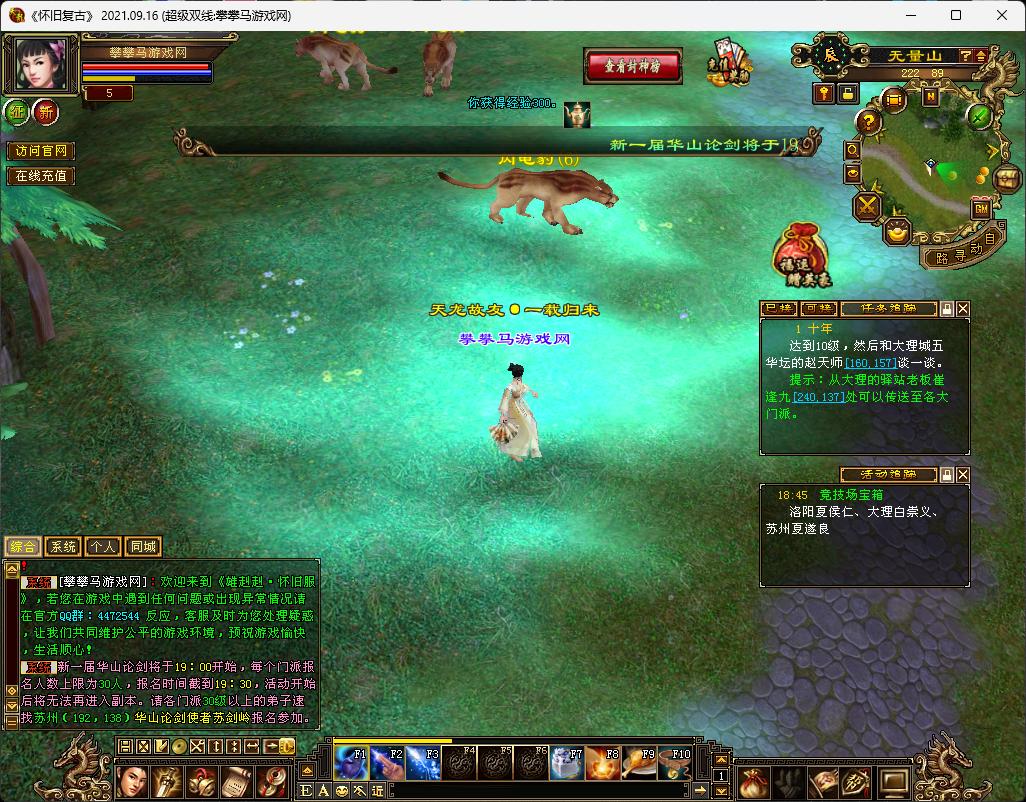Switch to the 个人 chat tab
The width and height of the screenshot is (1026, 802).
coord(102,547)
